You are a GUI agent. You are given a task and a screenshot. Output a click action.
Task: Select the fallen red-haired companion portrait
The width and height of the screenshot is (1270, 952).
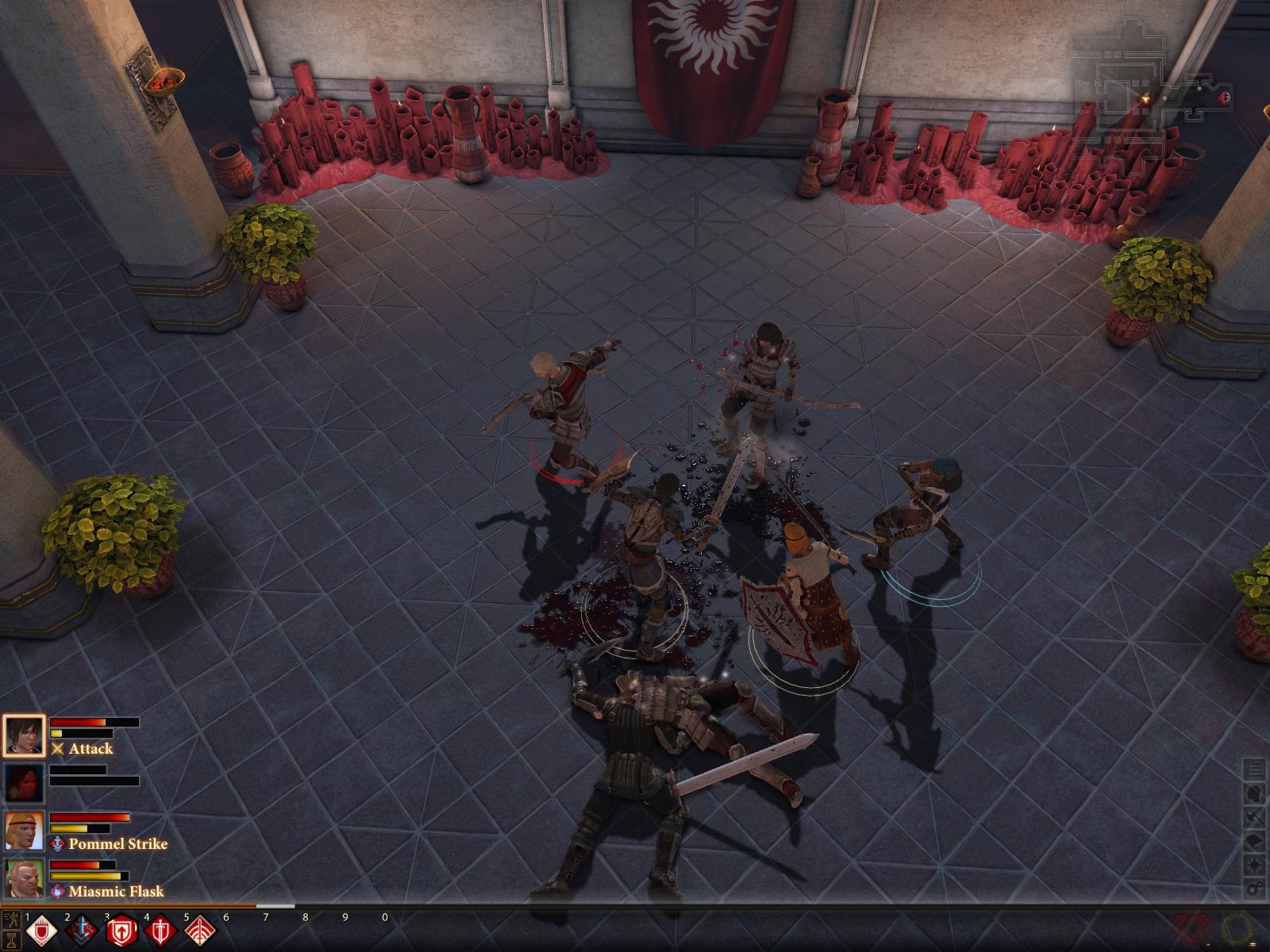click(23, 783)
